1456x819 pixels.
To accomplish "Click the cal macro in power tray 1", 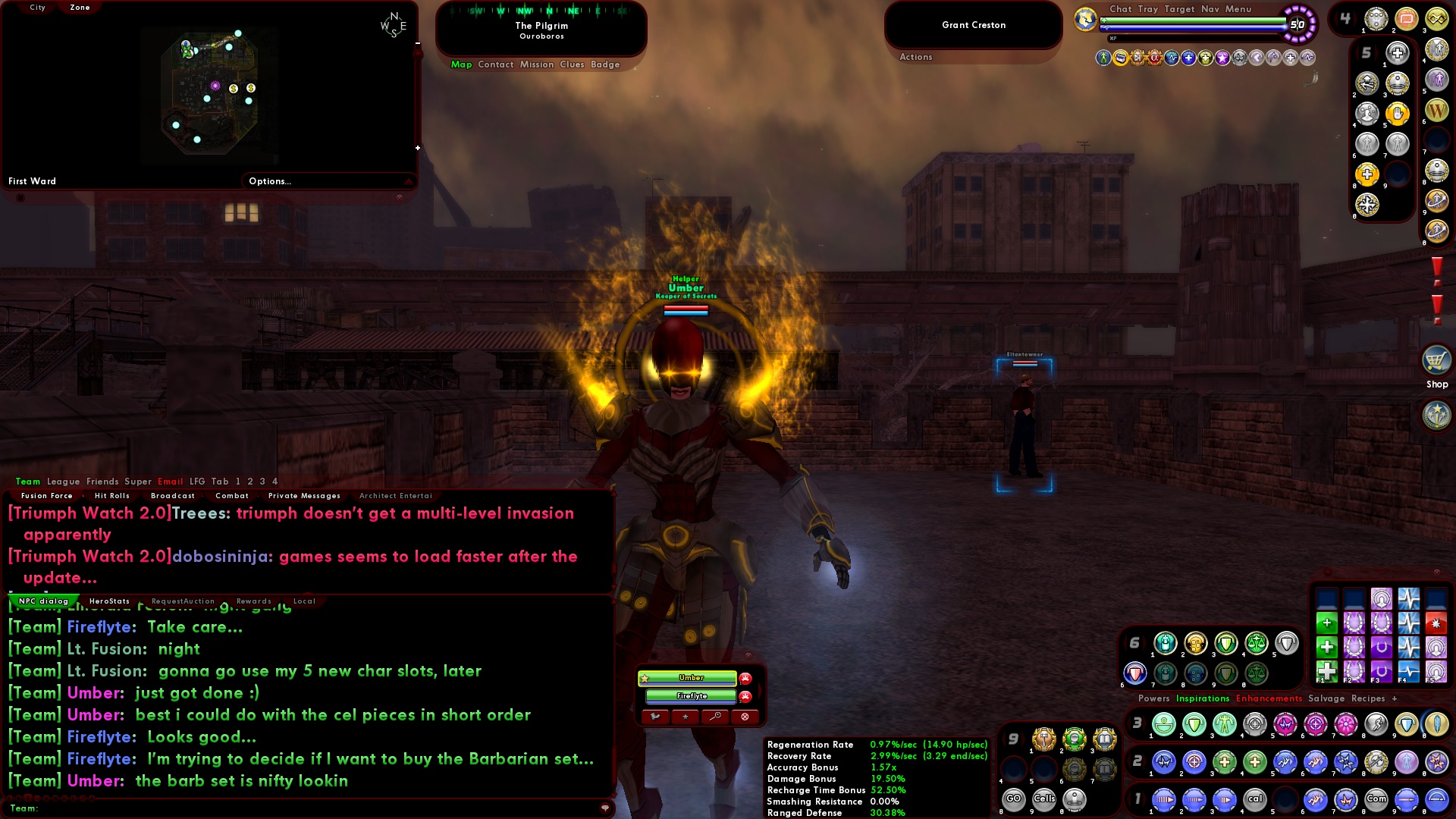I will [x=1257, y=799].
